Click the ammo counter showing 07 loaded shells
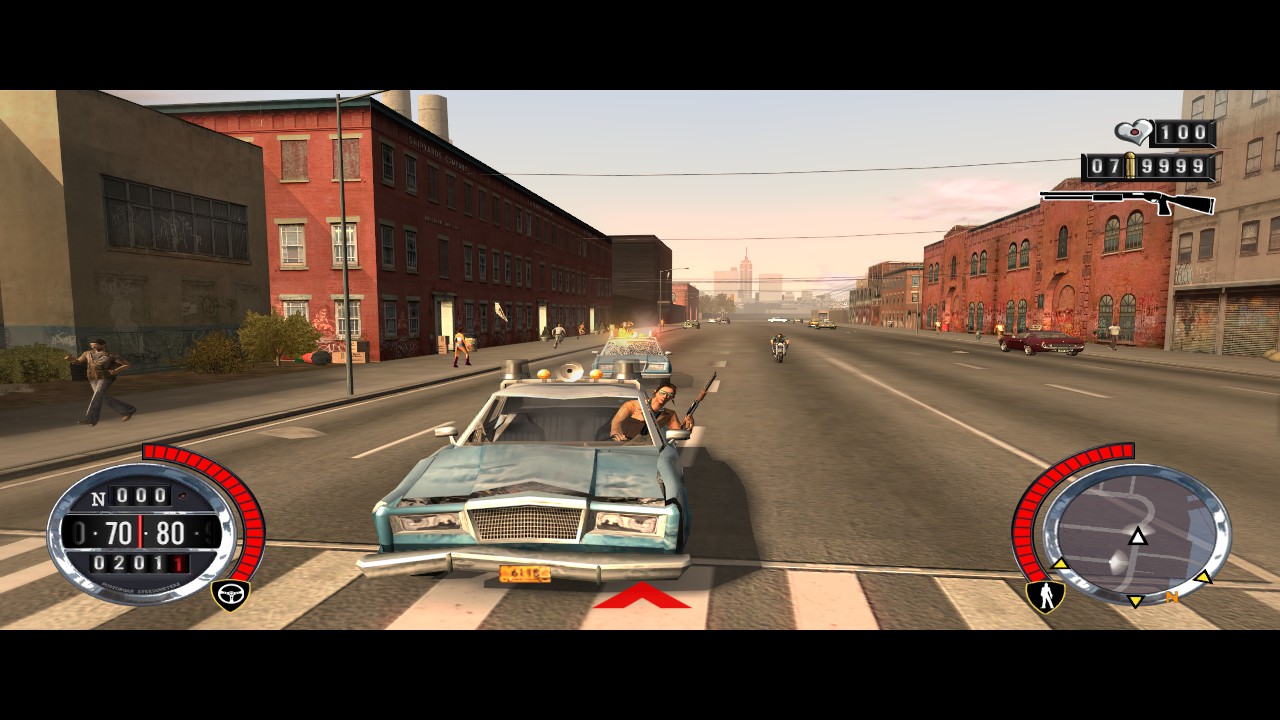This screenshot has width=1280, height=720. [1107, 165]
